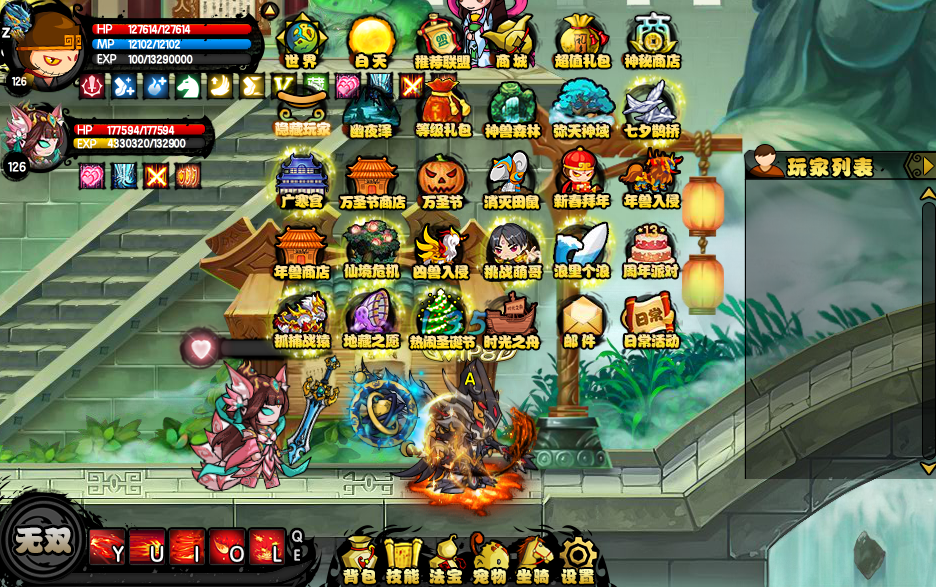Open the 背包 backpack
The width and height of the screenshot is (936, 587).
[358, 559]
